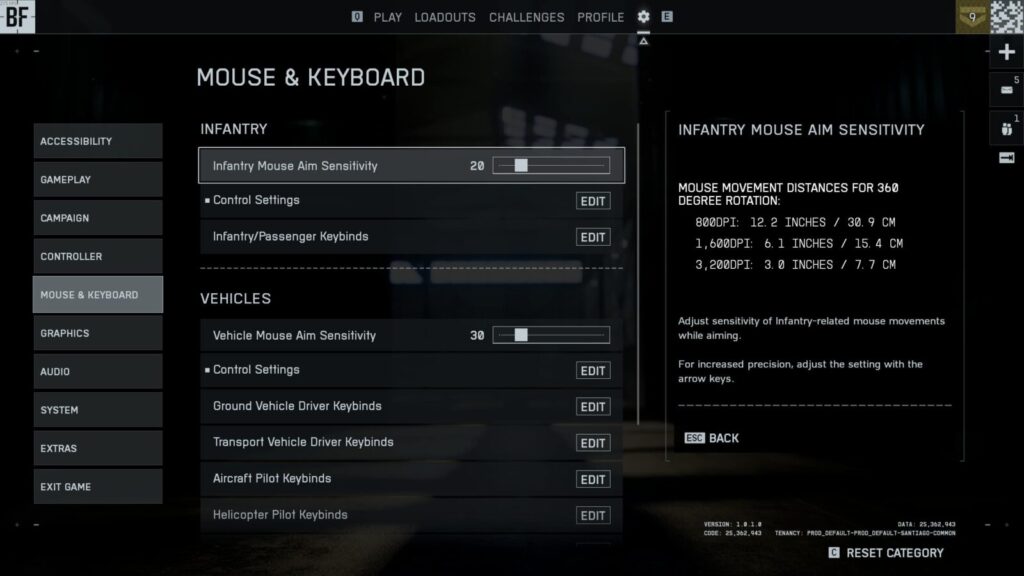View the Profile tab

pyautogui.click(x=600, y=17)
